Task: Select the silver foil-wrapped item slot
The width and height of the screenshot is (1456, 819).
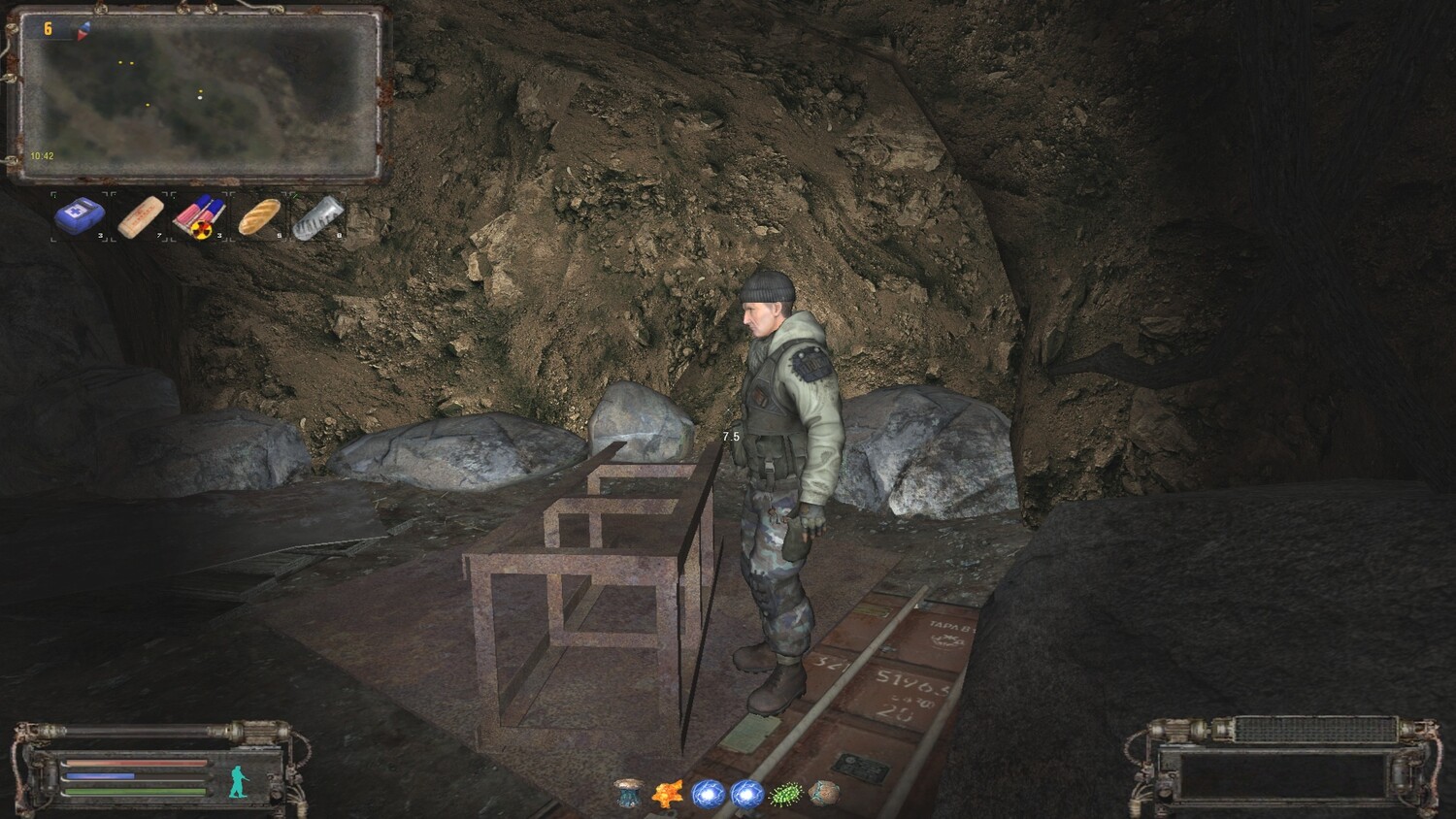Action: [x=319, y=216]
